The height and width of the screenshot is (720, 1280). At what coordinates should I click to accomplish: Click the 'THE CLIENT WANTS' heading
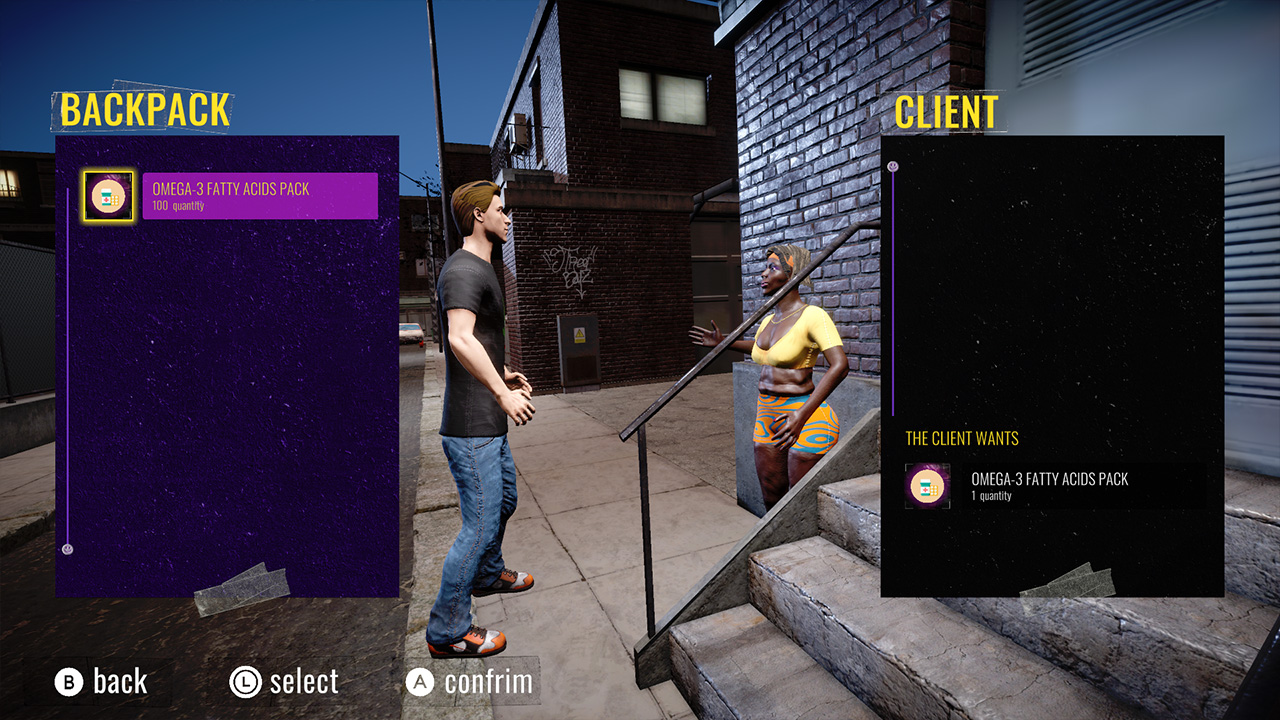click(x=961, y=438)
